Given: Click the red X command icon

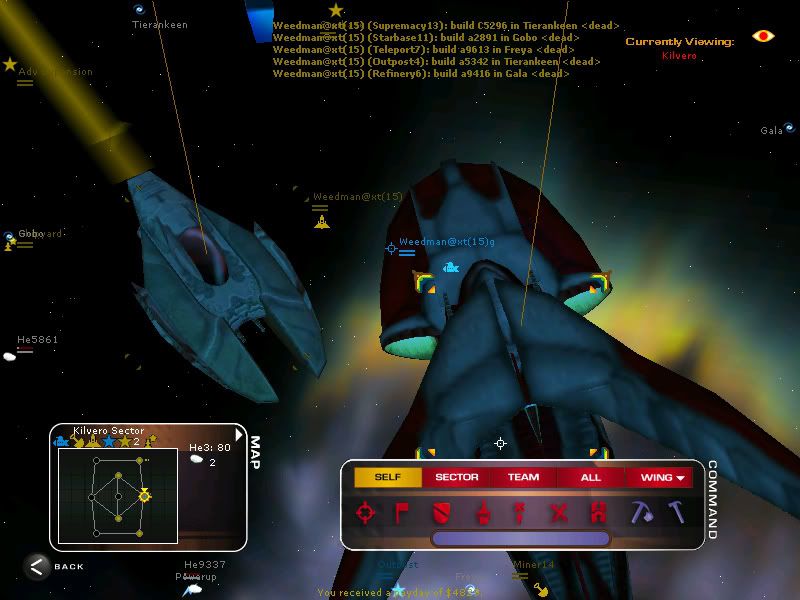Looking at the screenshot, I should point(559,513).
